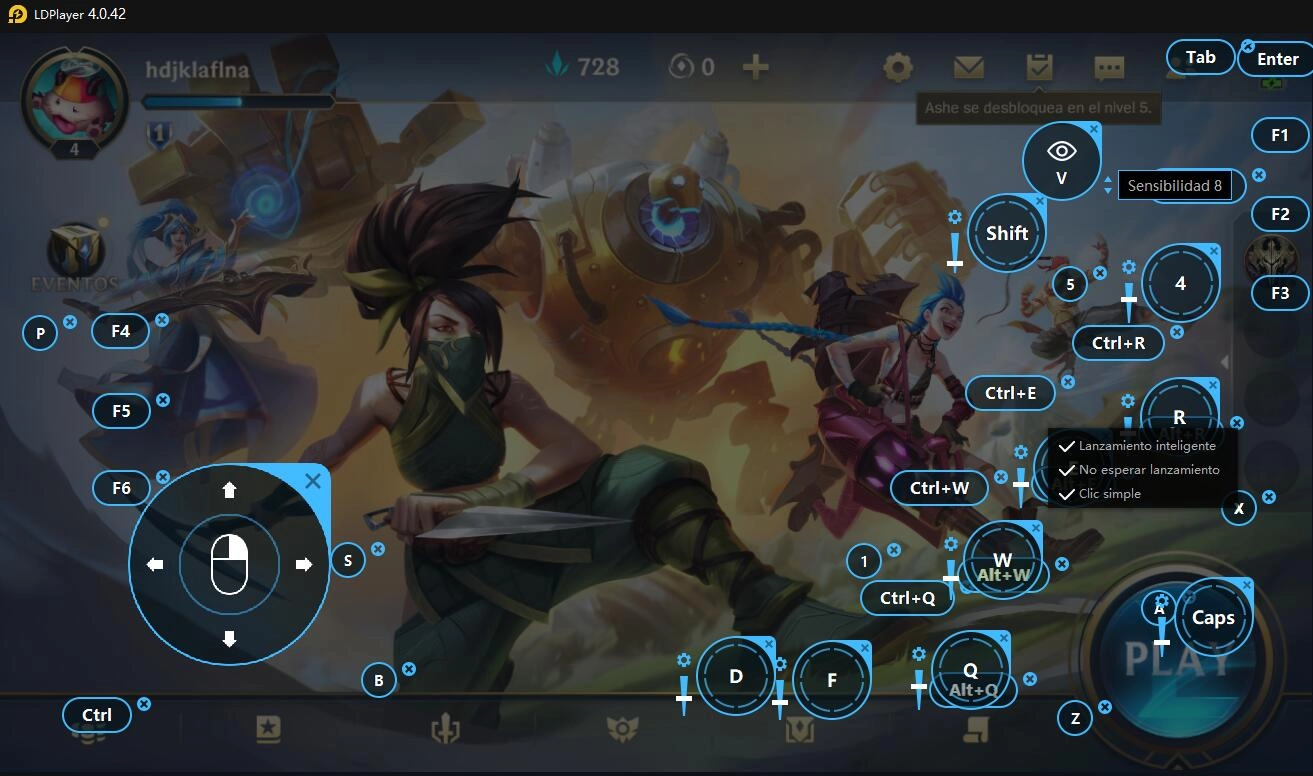Screen dimensions: 1313x776
Task: Click the mouse icon in movement pad
Action: coord(229,563)
